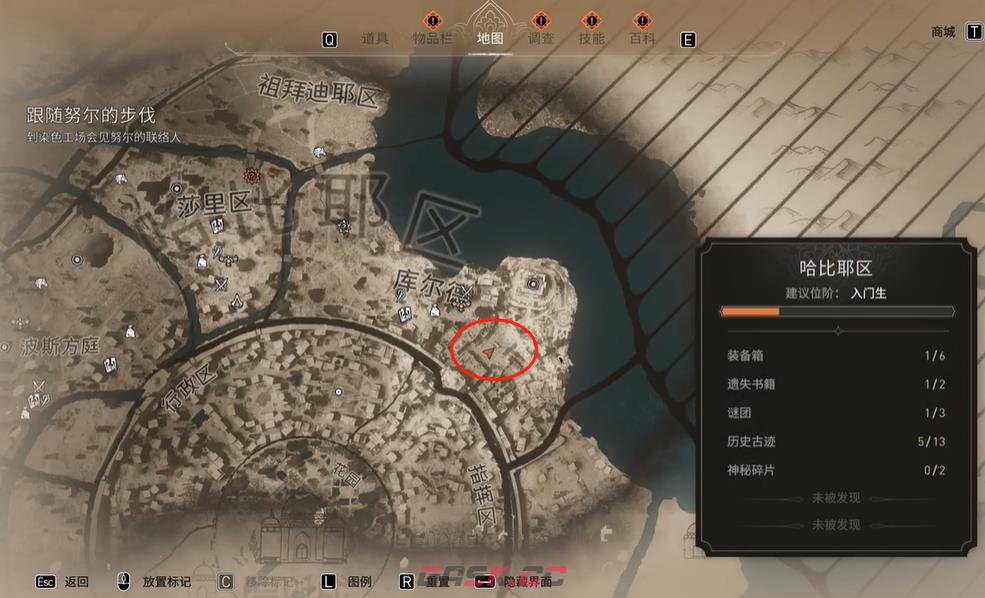Click the crossed swords map marker

(x=222, y=285)
